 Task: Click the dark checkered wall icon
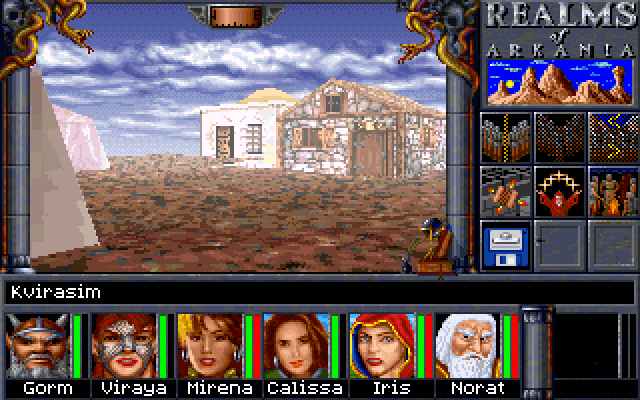point(558,137)
